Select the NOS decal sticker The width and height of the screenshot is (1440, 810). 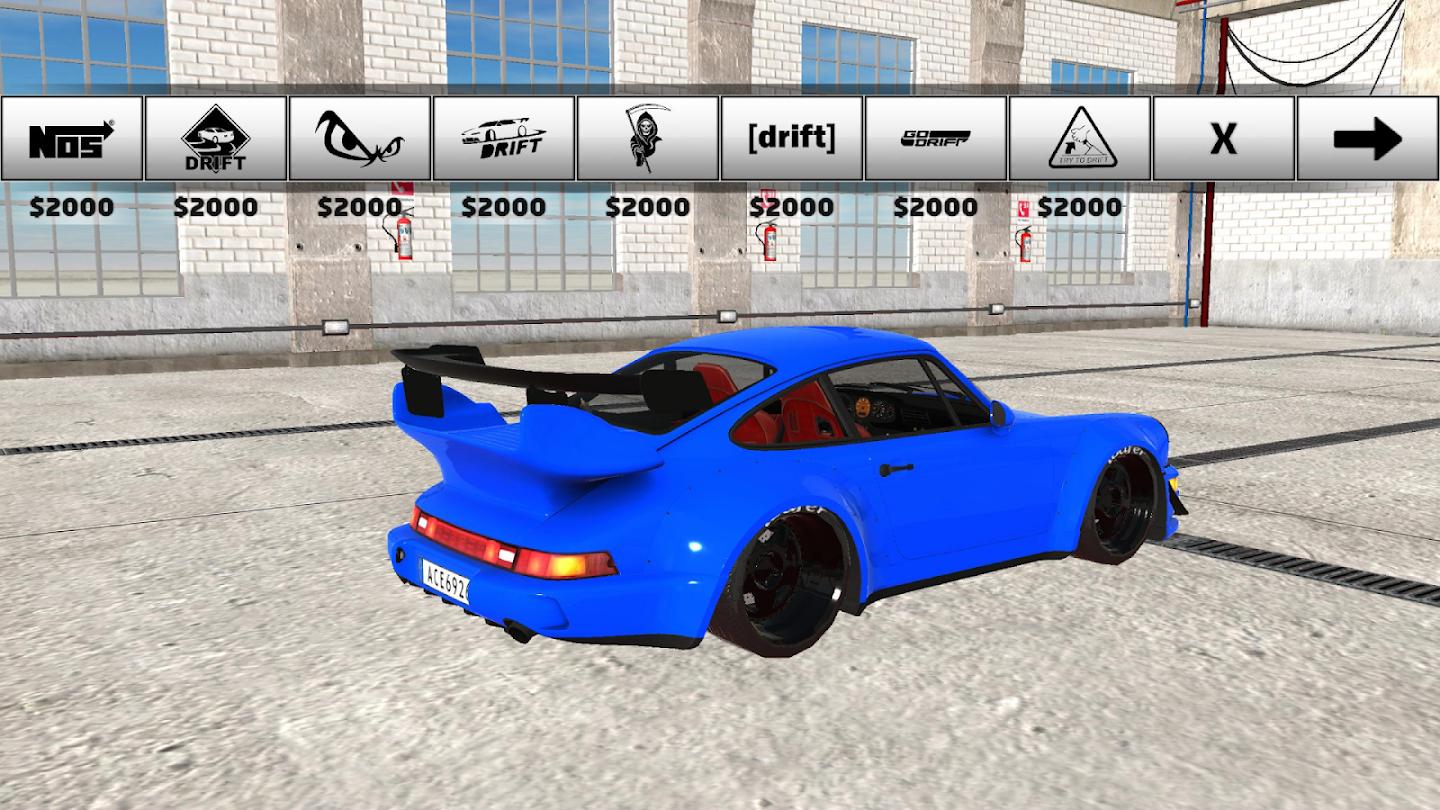coord(72,138)
